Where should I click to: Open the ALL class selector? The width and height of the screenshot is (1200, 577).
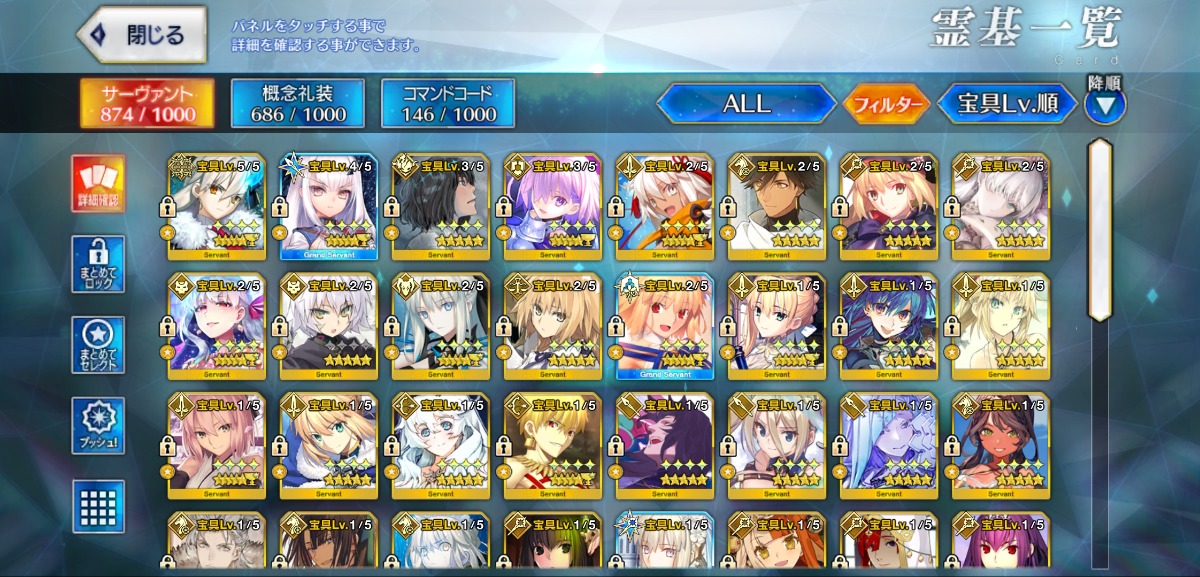pos(746,103)
